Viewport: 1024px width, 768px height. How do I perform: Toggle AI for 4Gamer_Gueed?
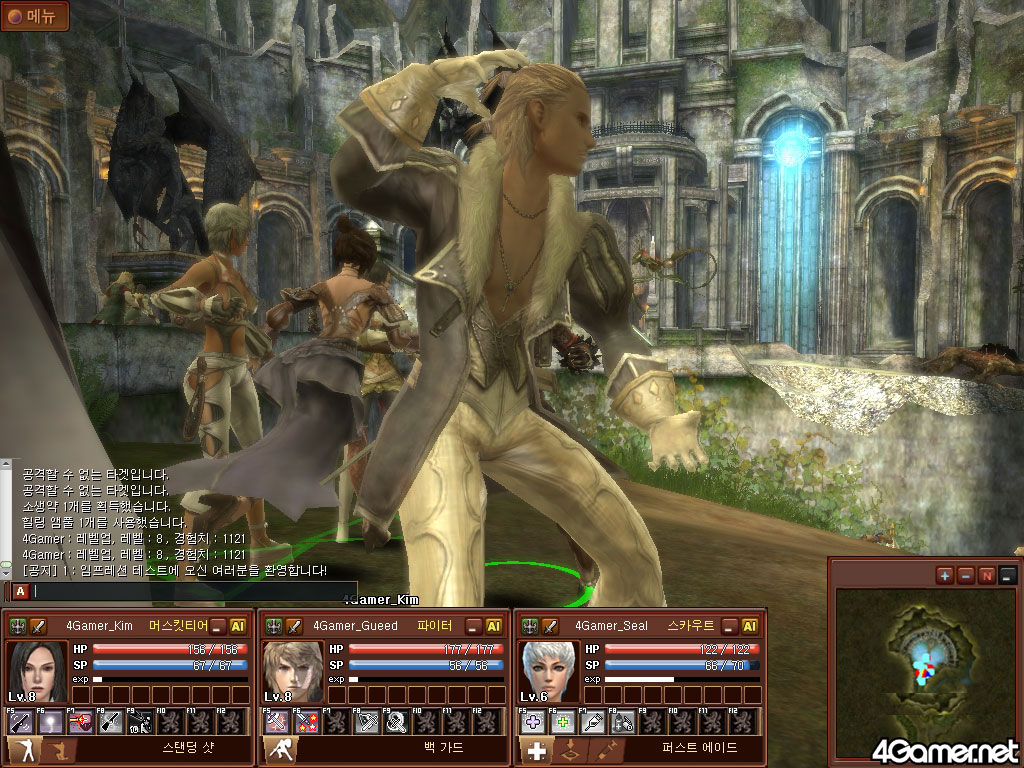(495, 626)
